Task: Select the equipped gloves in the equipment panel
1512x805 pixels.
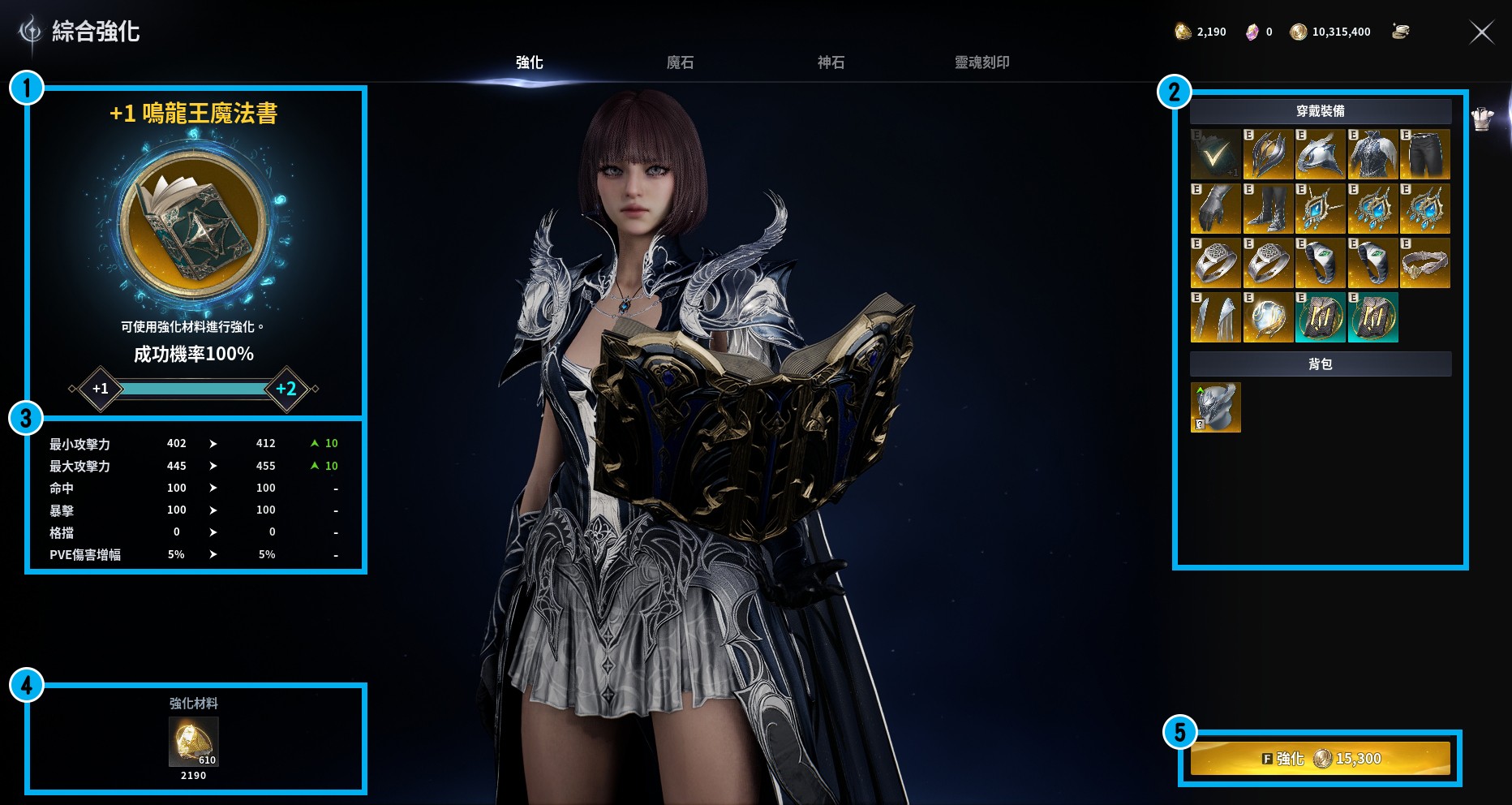Action: pos(1215,209)
